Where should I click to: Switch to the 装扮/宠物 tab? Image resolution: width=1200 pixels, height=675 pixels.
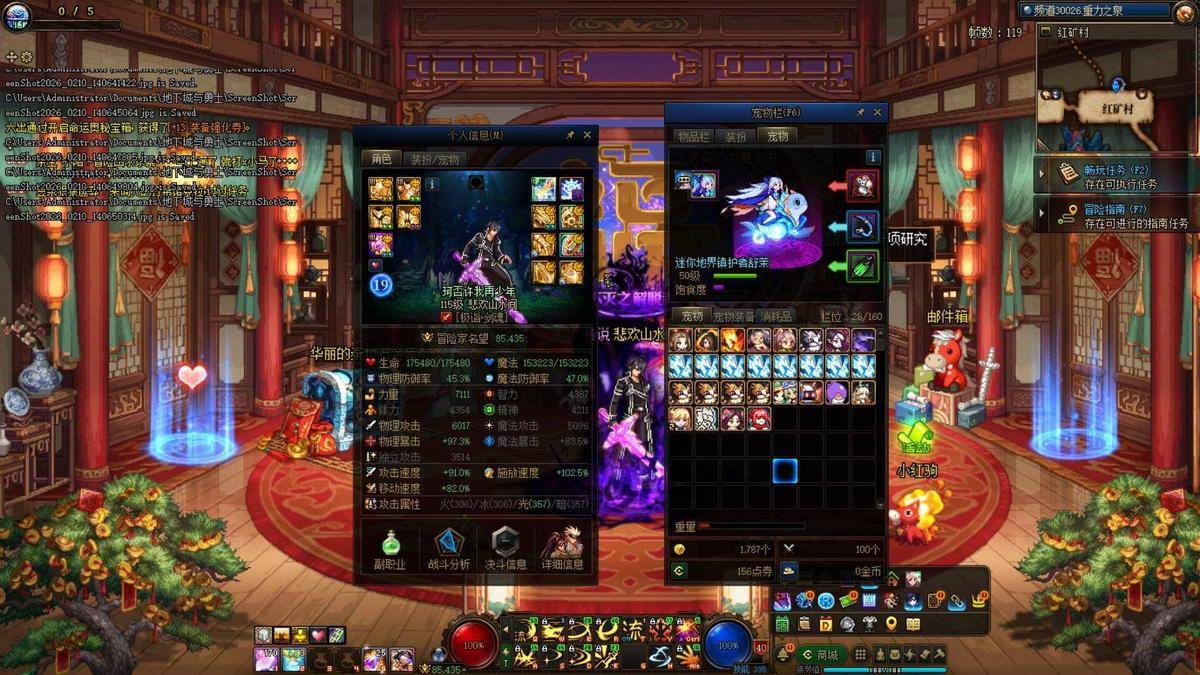tap(435, 159)
